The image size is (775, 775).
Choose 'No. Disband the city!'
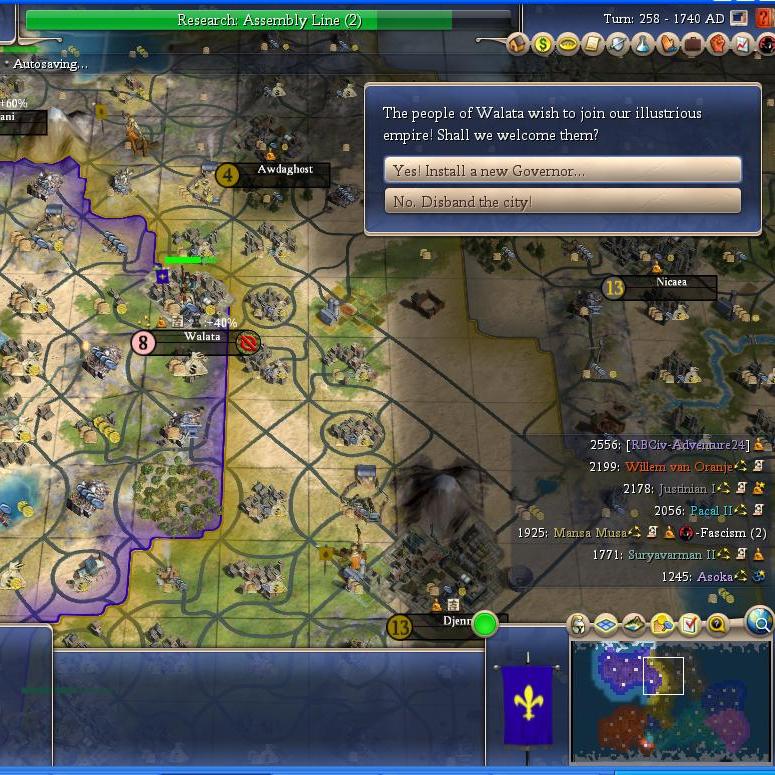[x=562, y=201]
